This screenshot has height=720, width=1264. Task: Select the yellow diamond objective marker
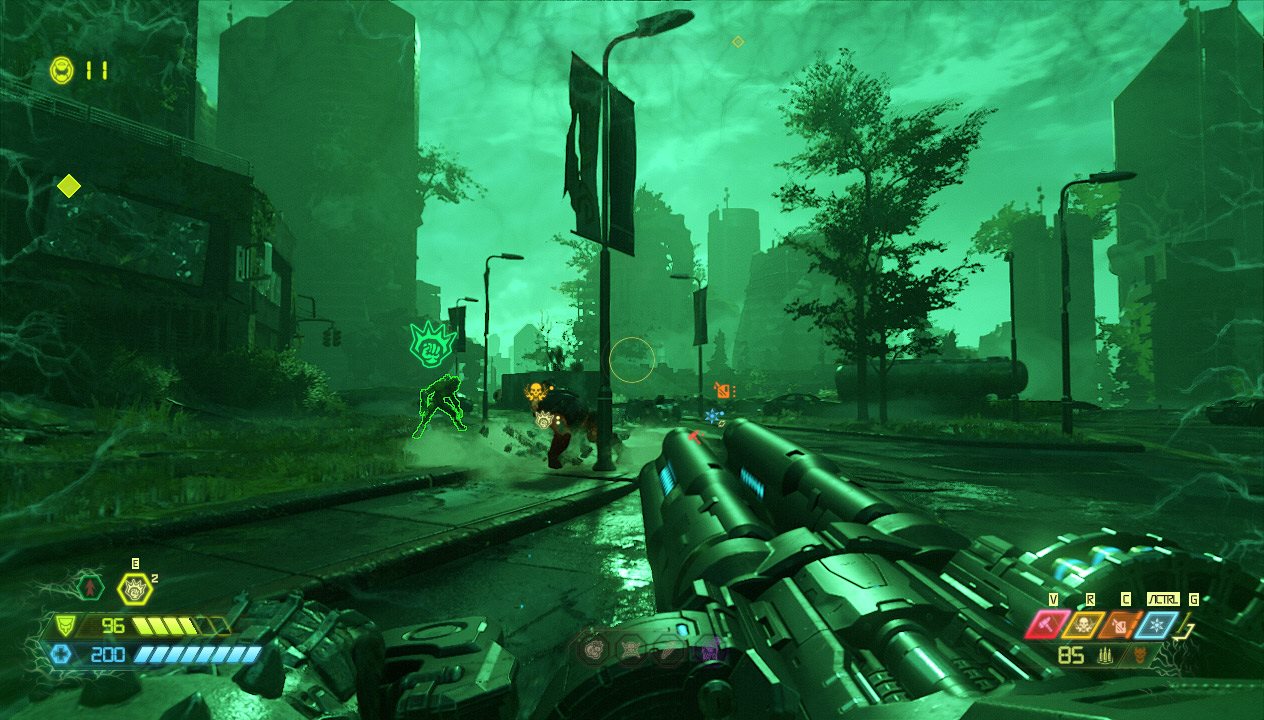point(68,186)
